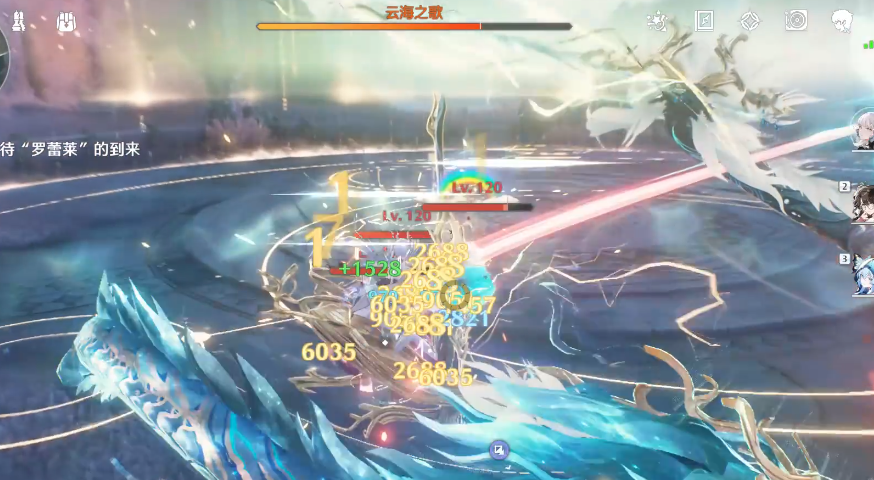874x480 pixels.
Task: Open the sparkling stars event icon
Action: point(657,21)
